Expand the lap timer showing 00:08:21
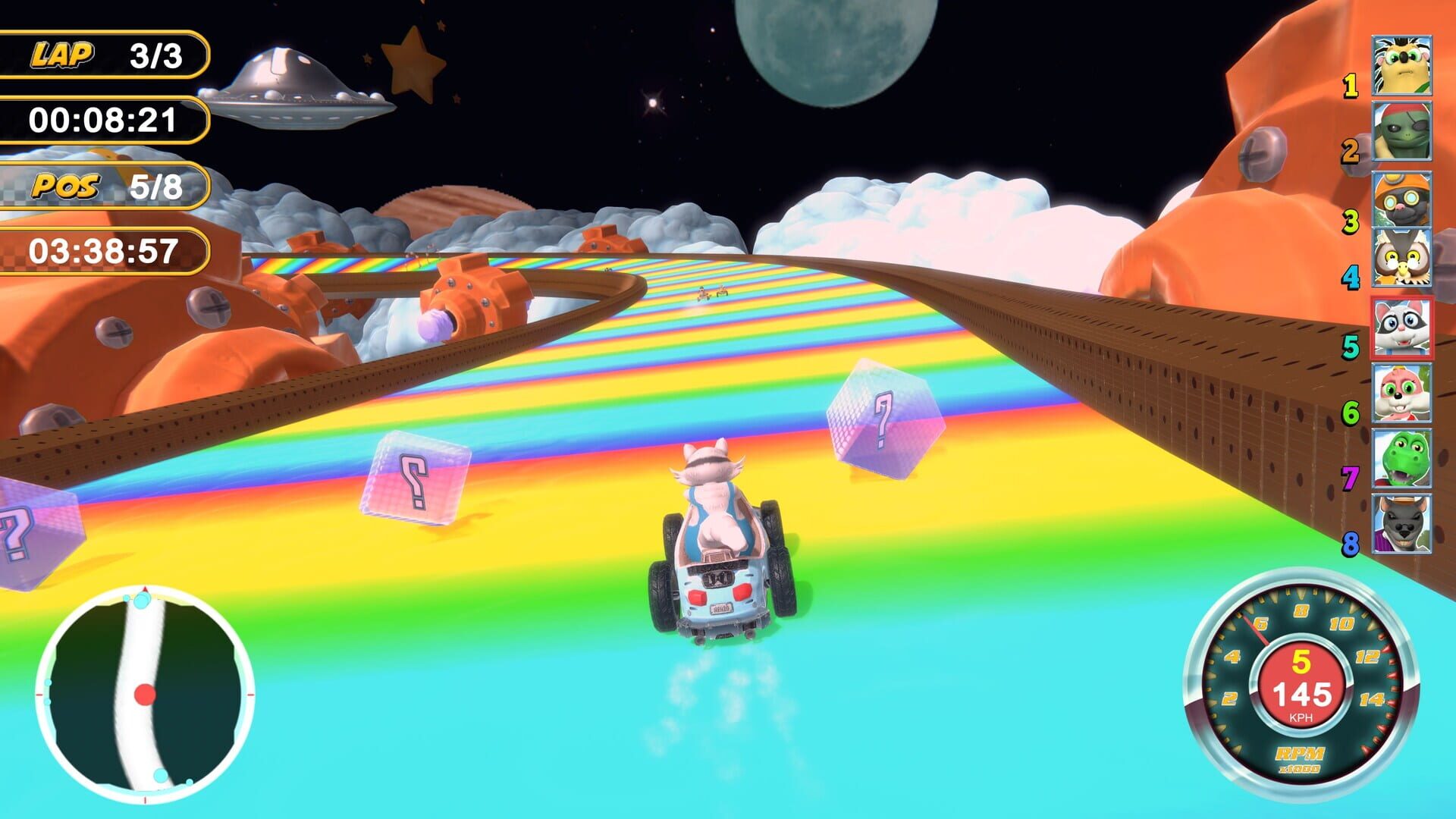 (x=102, y=118)
